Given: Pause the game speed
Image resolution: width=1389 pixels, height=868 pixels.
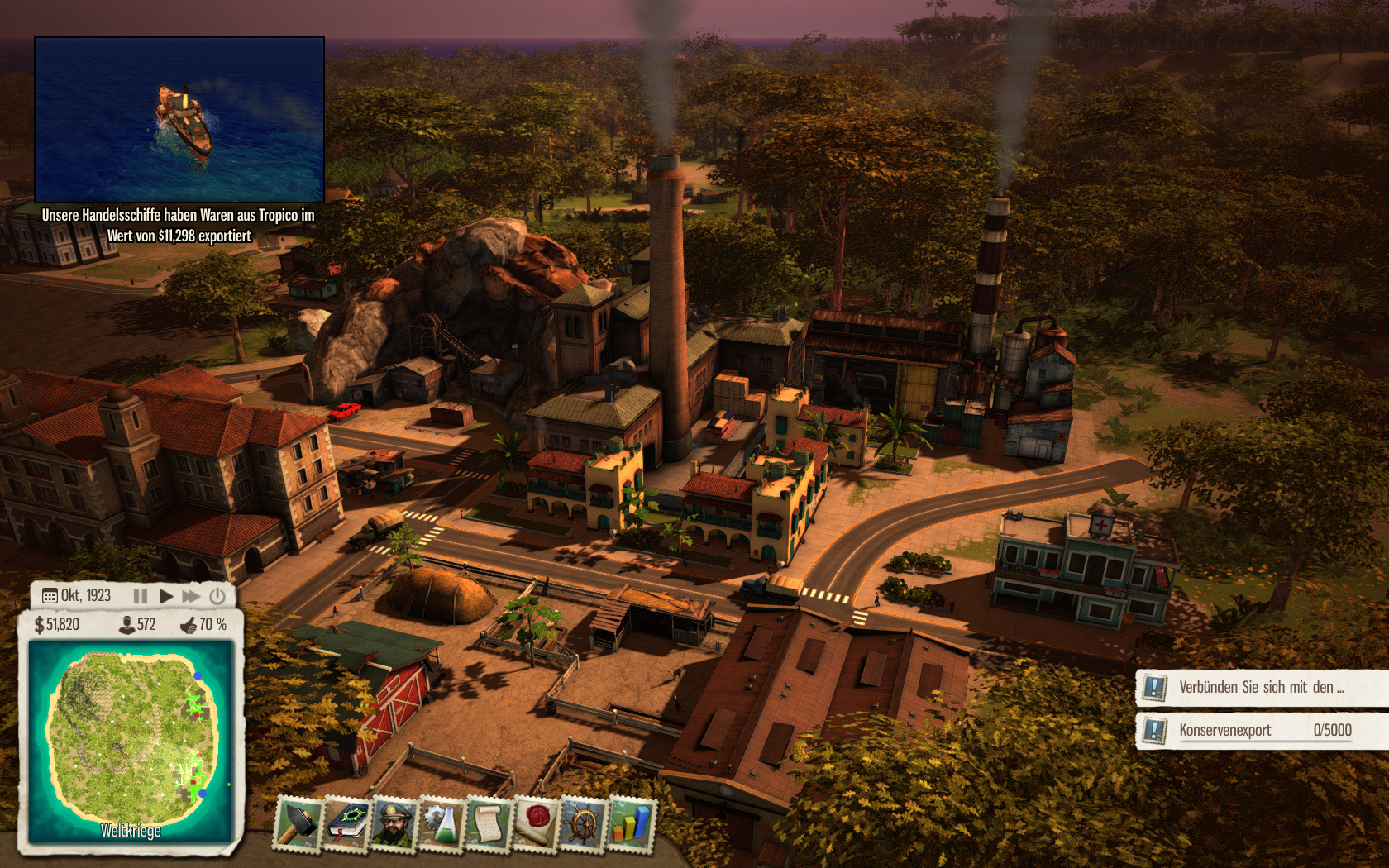Looking at the screenshot, I should coord(141,596).
